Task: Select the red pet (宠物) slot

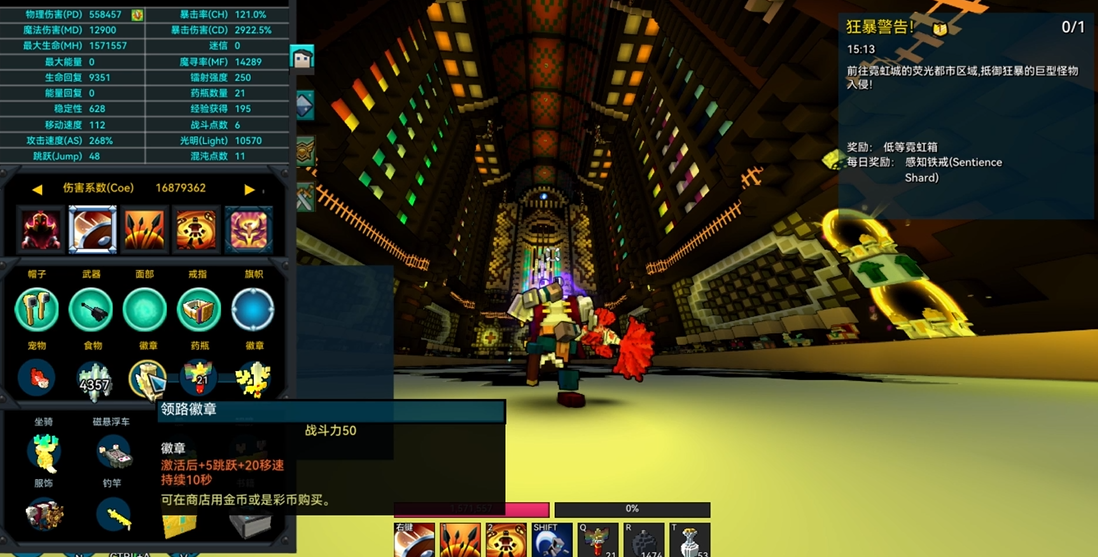Action: [x=37, y=380]
